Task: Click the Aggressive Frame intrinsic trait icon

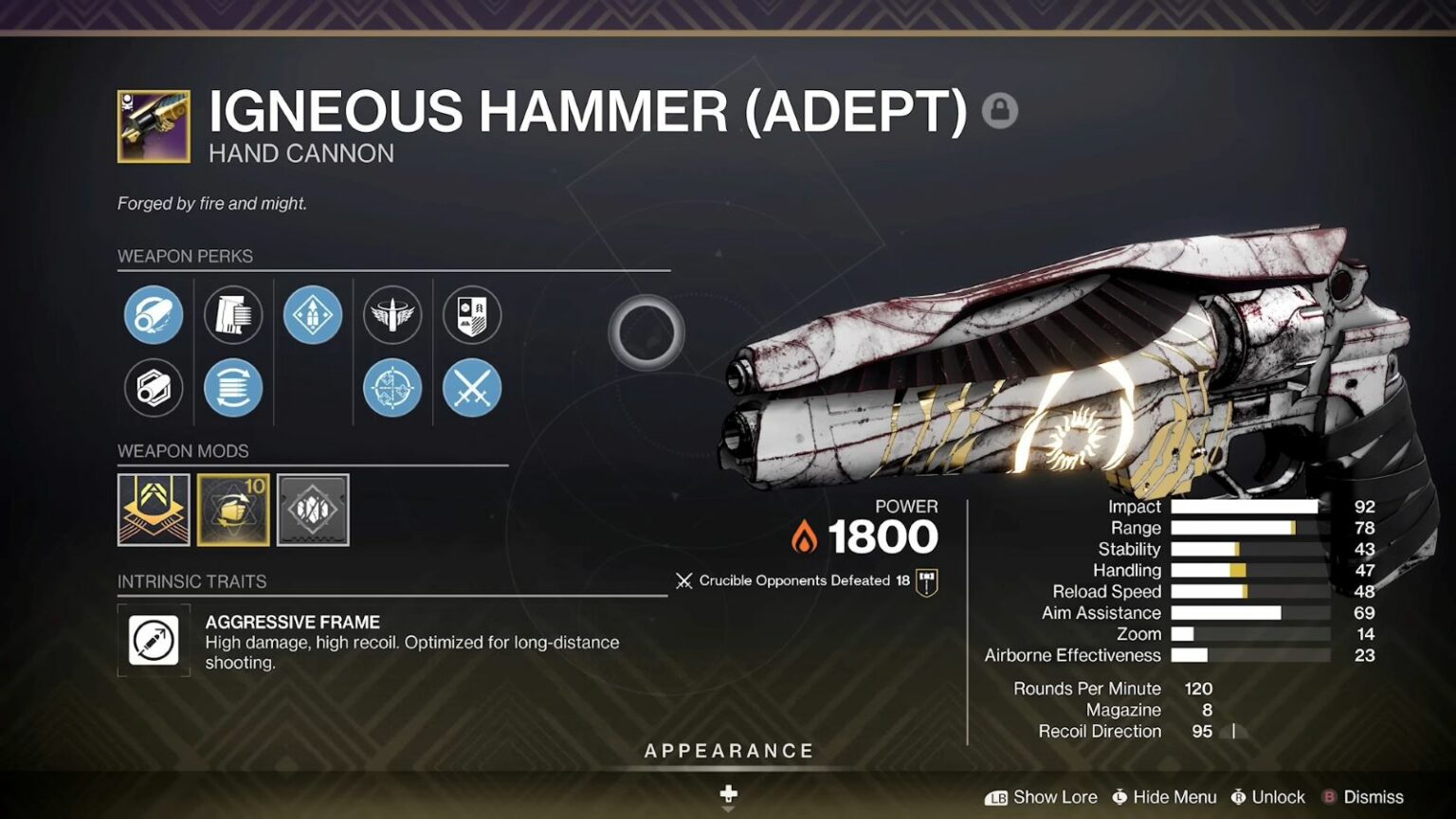Action: (153, 641)
